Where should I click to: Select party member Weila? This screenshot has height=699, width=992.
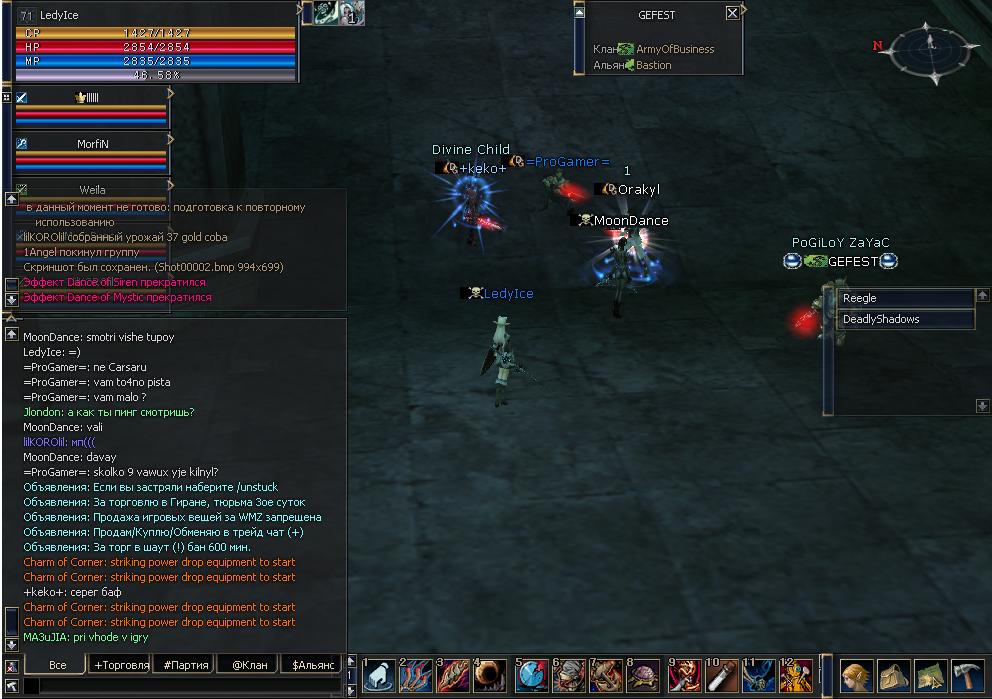(x=92, y=189)
